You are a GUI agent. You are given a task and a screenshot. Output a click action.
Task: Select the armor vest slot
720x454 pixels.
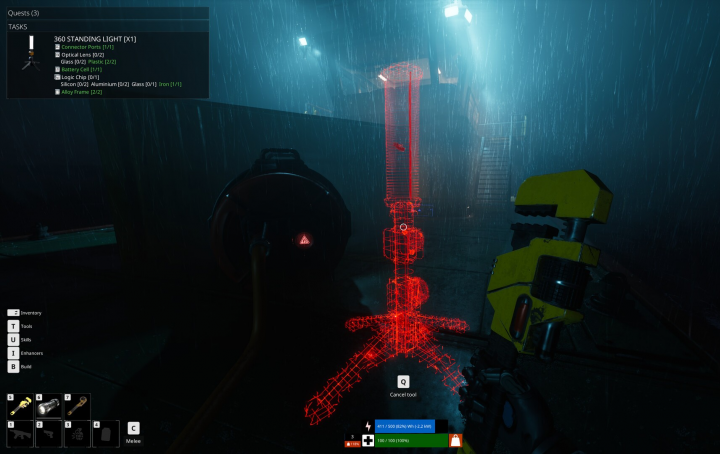coord(105,433)
